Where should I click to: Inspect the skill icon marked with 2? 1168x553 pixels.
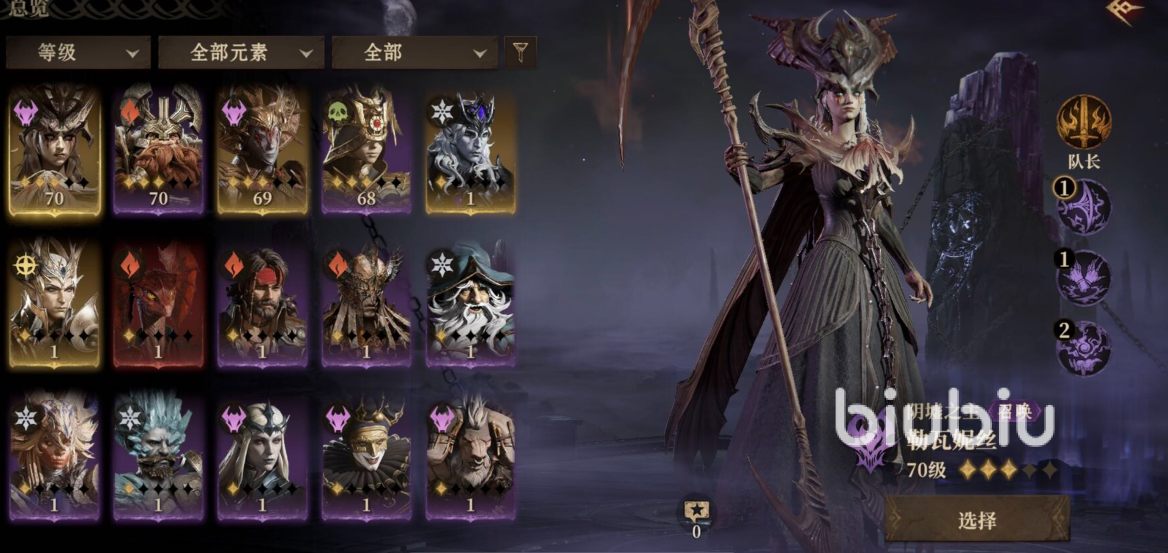(1085, 347)
